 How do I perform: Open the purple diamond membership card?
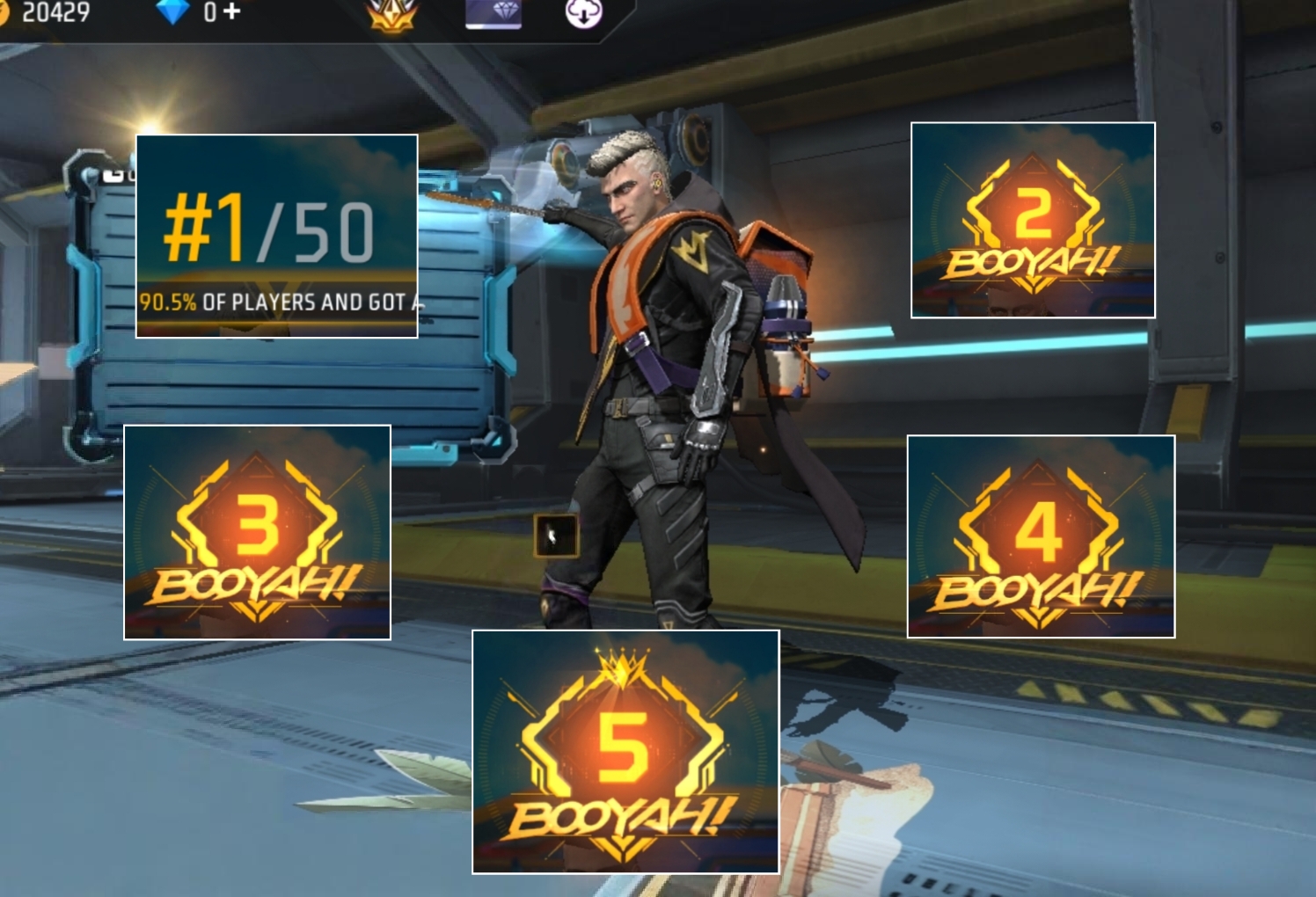(x=493, y=13)
